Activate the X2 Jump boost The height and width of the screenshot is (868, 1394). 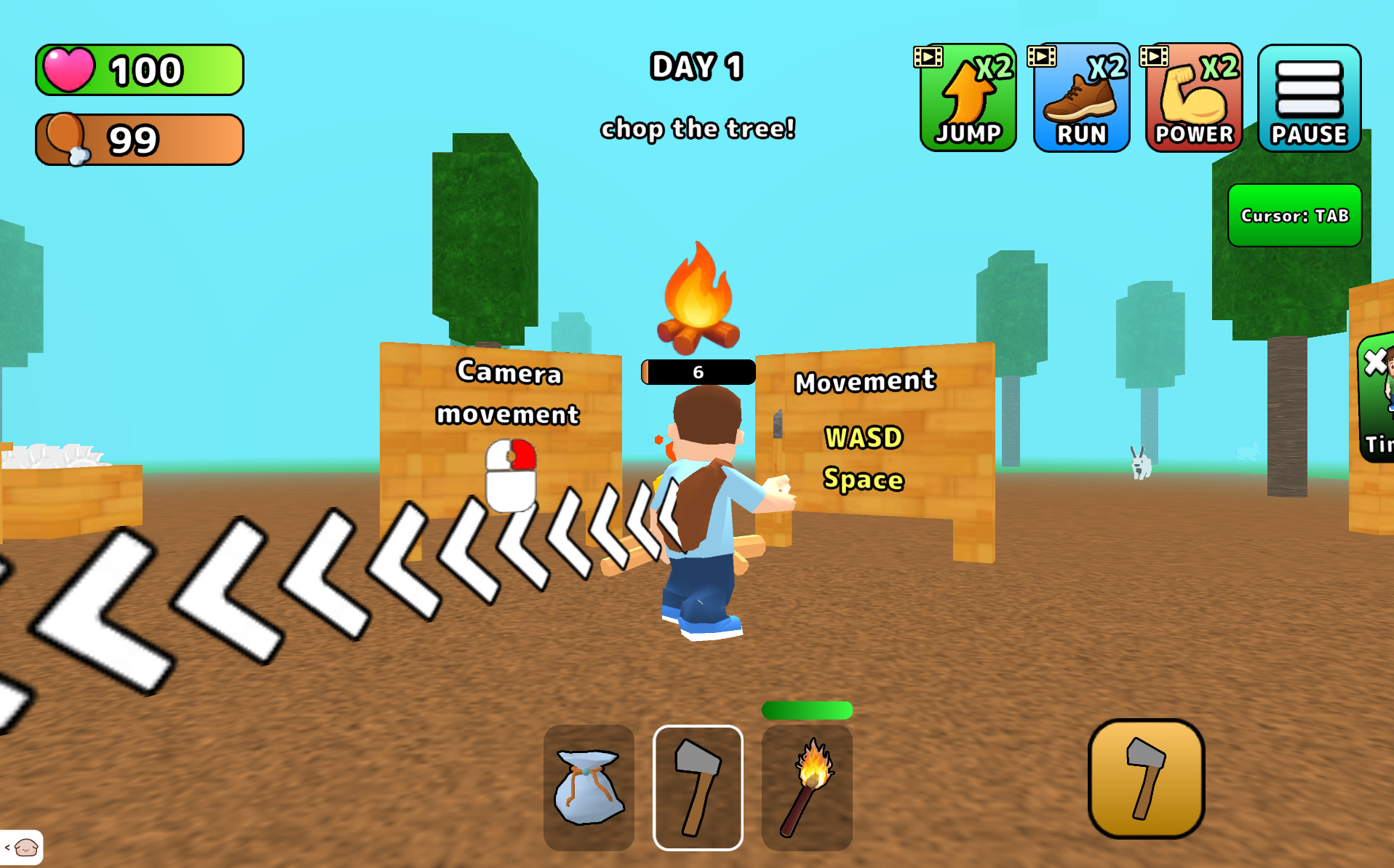point(968,98)
